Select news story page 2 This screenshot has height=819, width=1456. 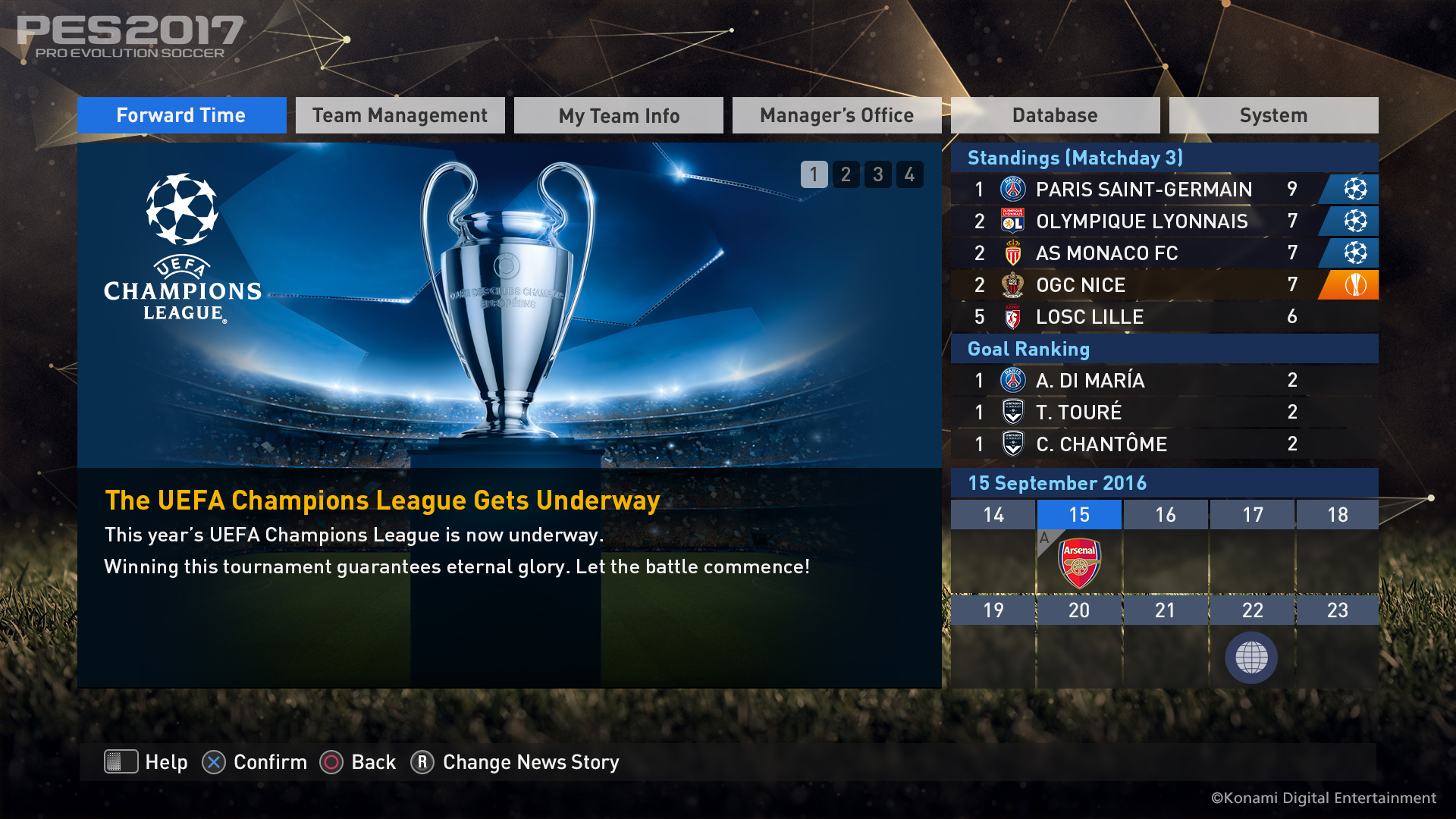point(846,174)
